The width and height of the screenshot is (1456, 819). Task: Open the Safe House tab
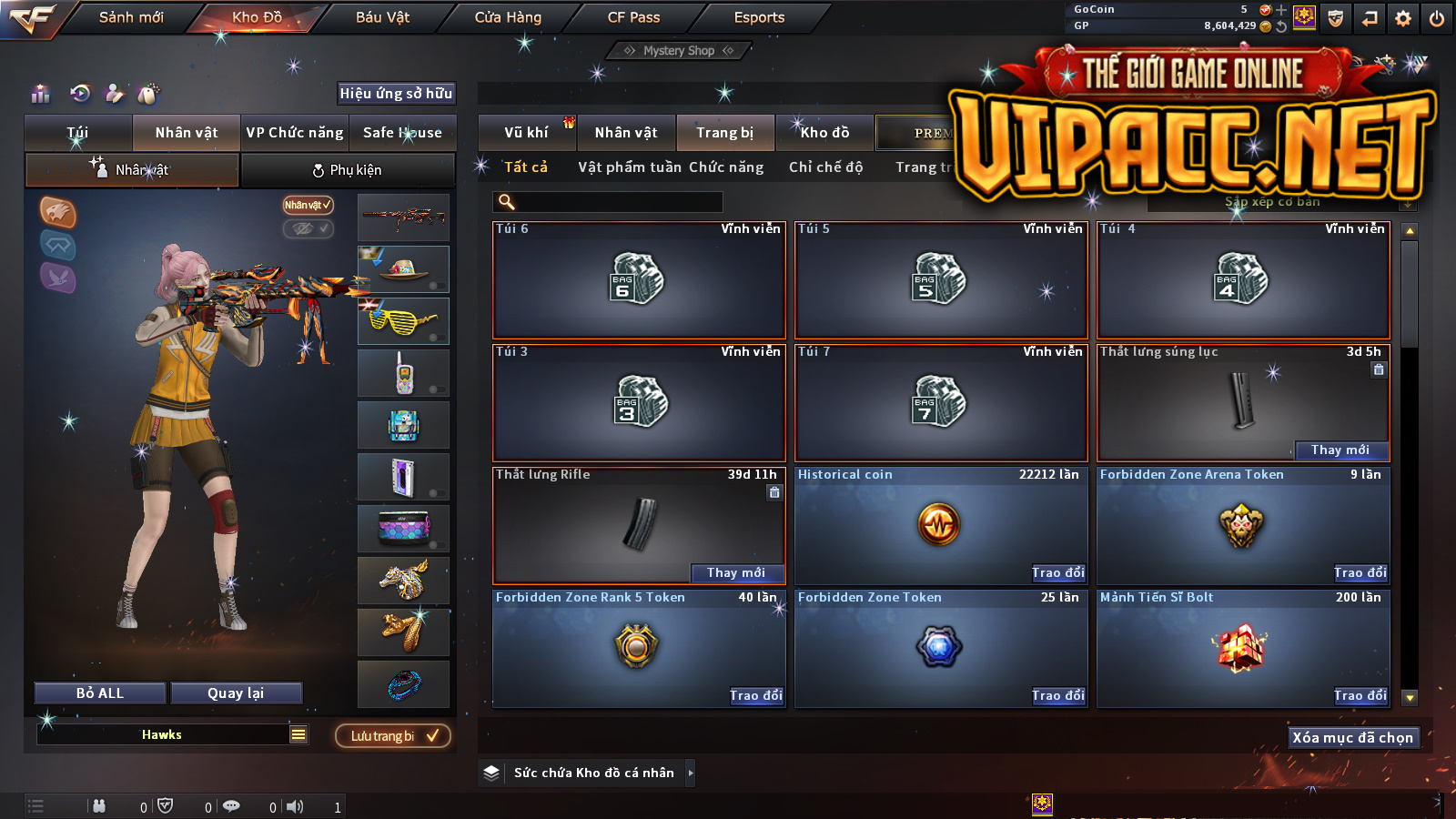coord(402,133)
